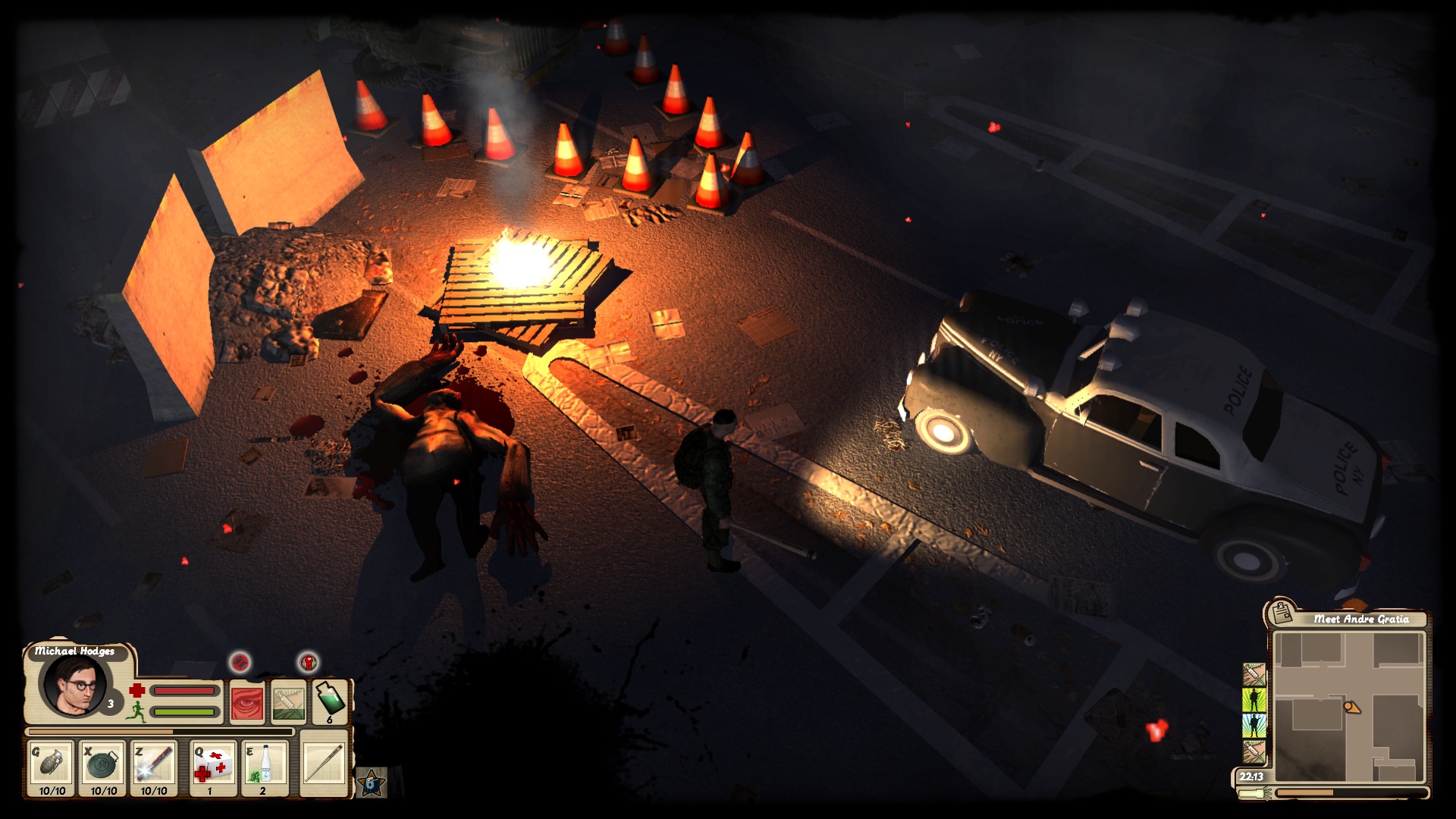Image resolution: width=1456 pixels, height=819 pixels.
Task: Click the red eye status icon
Action: tap(248, 703)
